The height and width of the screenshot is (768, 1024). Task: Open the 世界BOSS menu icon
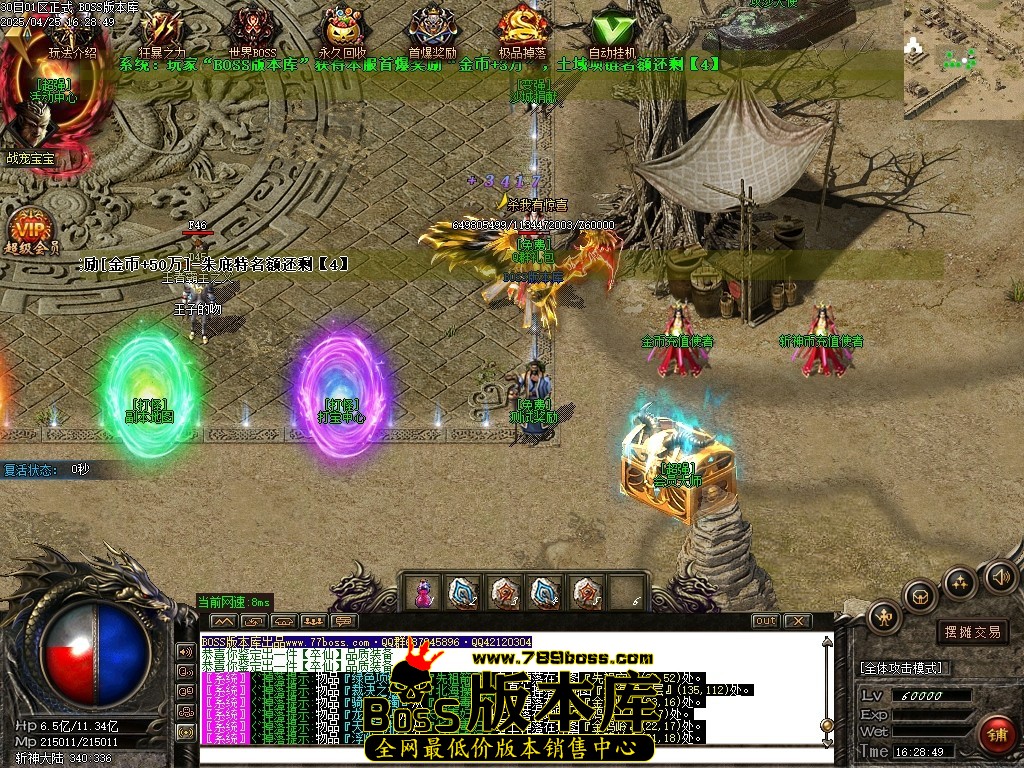252,30
